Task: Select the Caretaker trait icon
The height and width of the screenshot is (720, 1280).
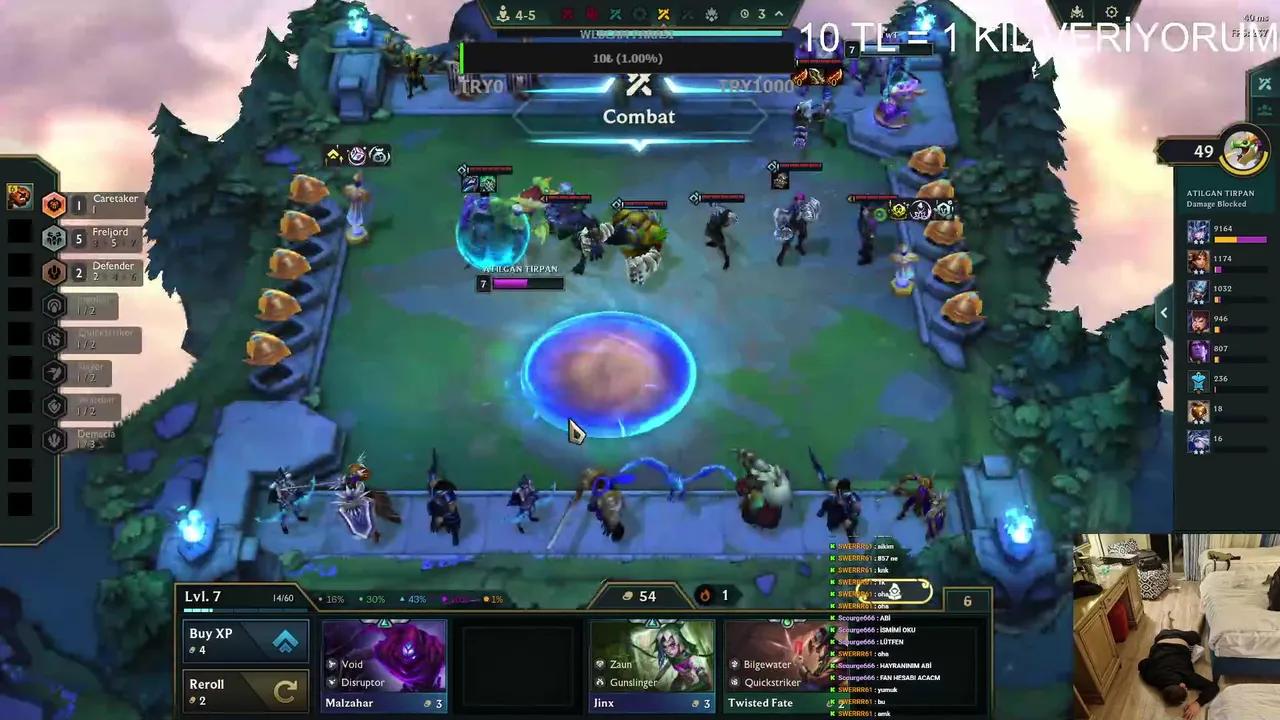Action: pyautogui.click(x=54, y=204)
